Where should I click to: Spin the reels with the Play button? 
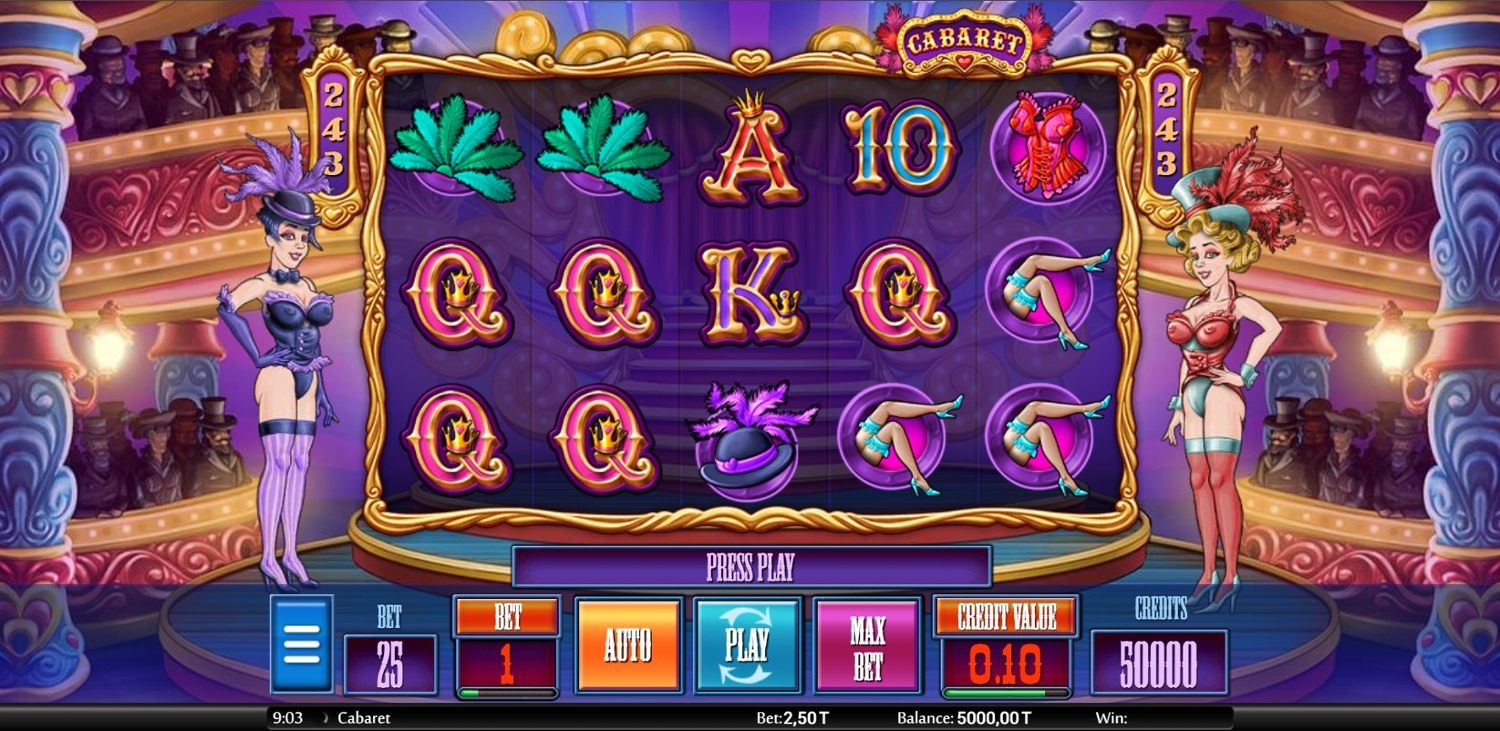coord(747,645)
